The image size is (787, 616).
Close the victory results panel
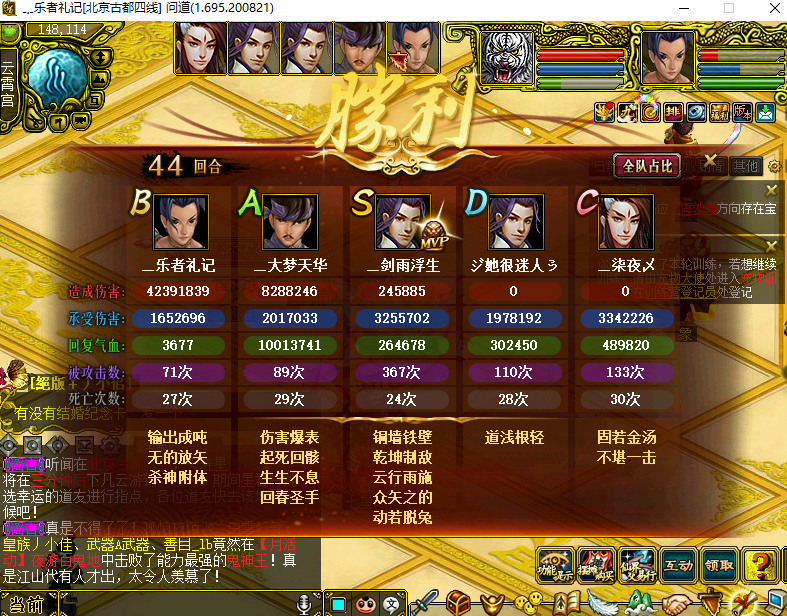point(709,161)
